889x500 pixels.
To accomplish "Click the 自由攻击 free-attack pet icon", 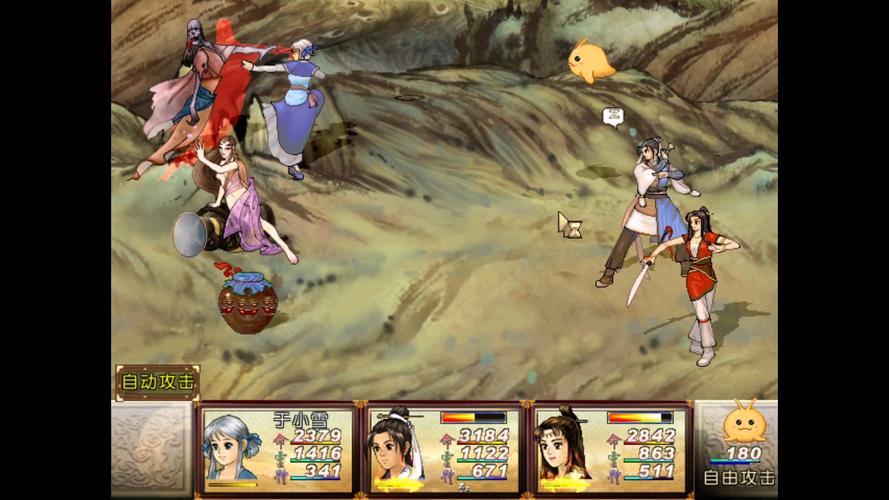I will [744, 427].
